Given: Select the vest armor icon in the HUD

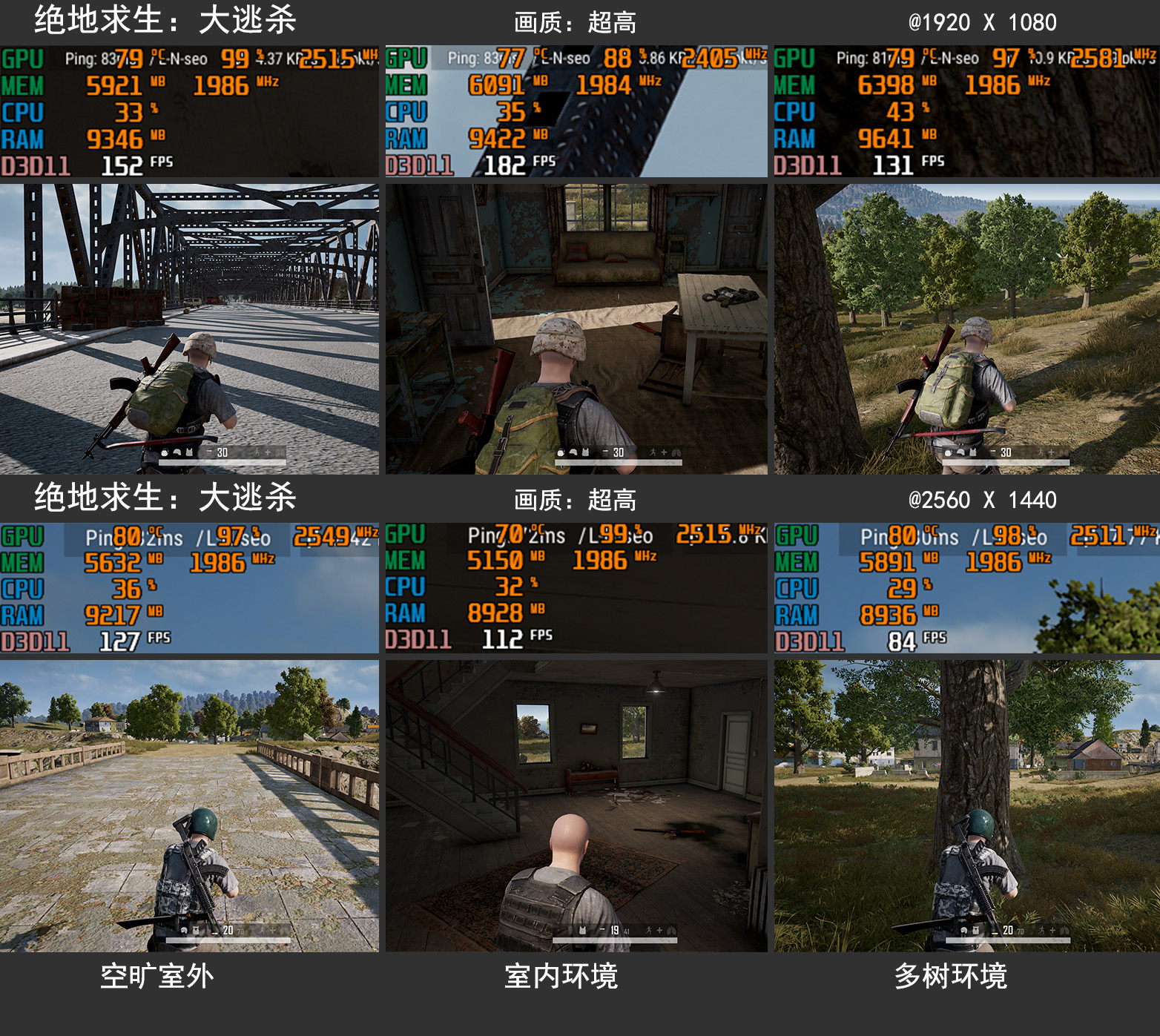Looking at the screenshot, I should [x=188, y=452].
